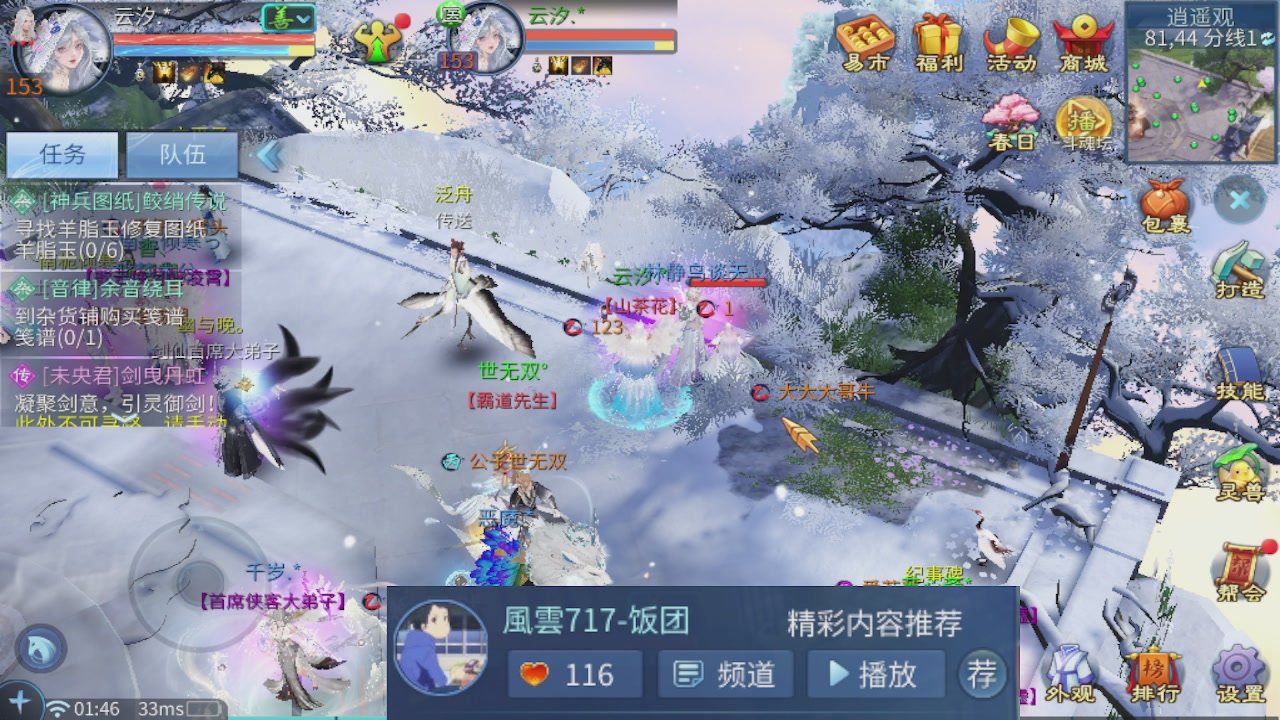Open the 包裹 inventory bag icon
This screenshot has width=1280, height=720.
point(1165,205)
